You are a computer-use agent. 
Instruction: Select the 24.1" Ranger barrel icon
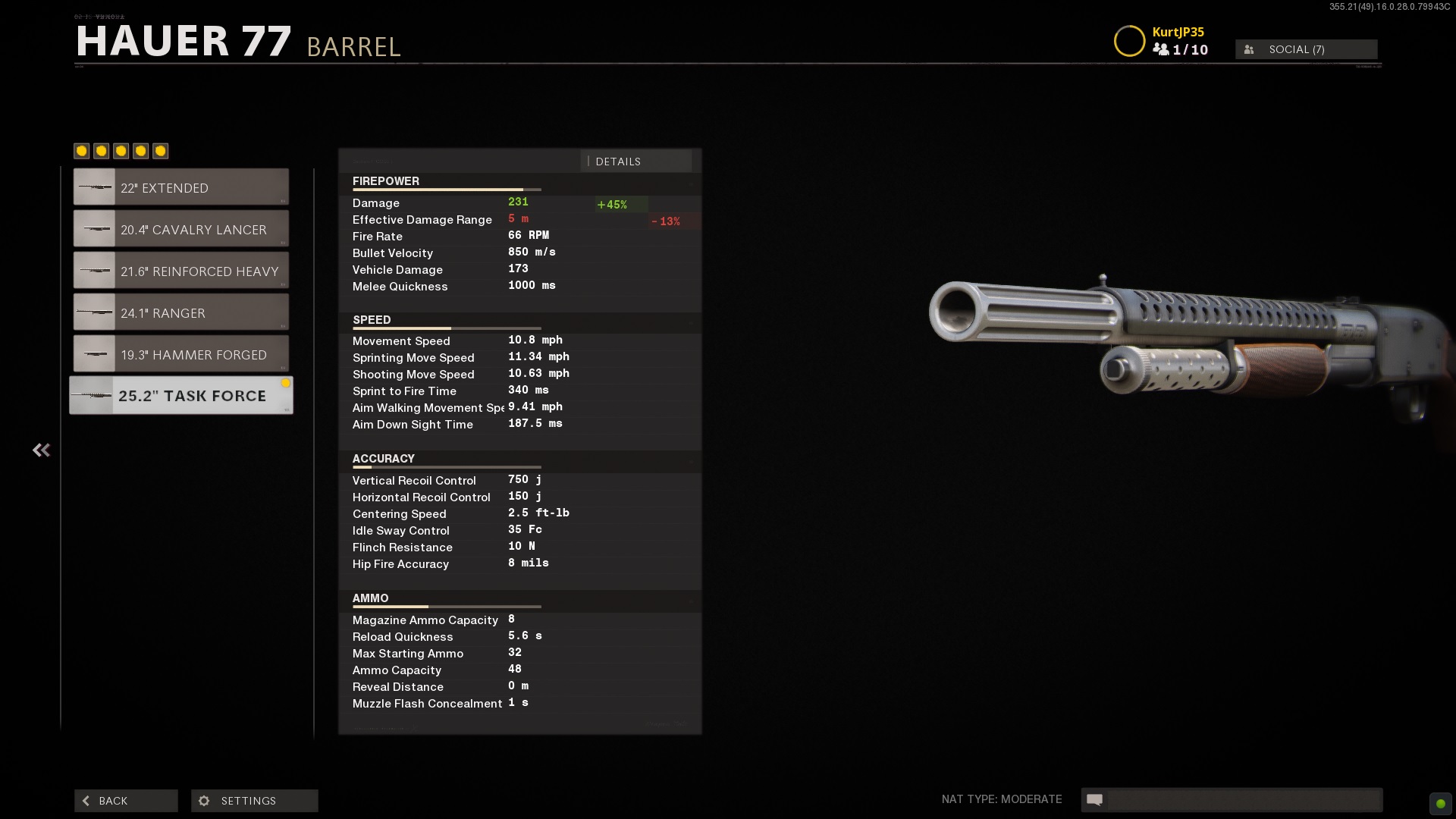[93, 312]
